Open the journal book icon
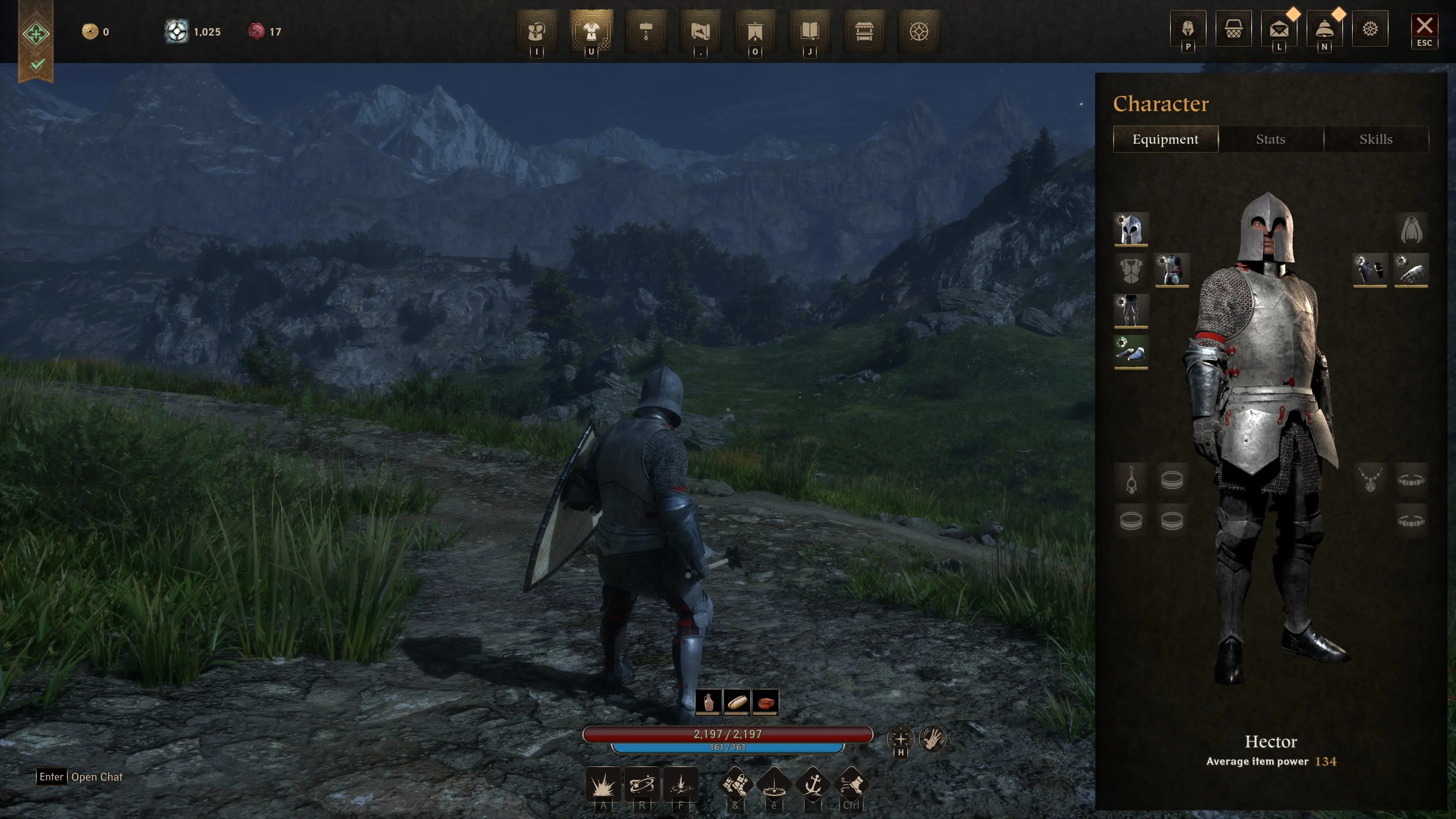The height and width of the screenshot is (819, 1456). pyautogui.click(x=810, y=31)
